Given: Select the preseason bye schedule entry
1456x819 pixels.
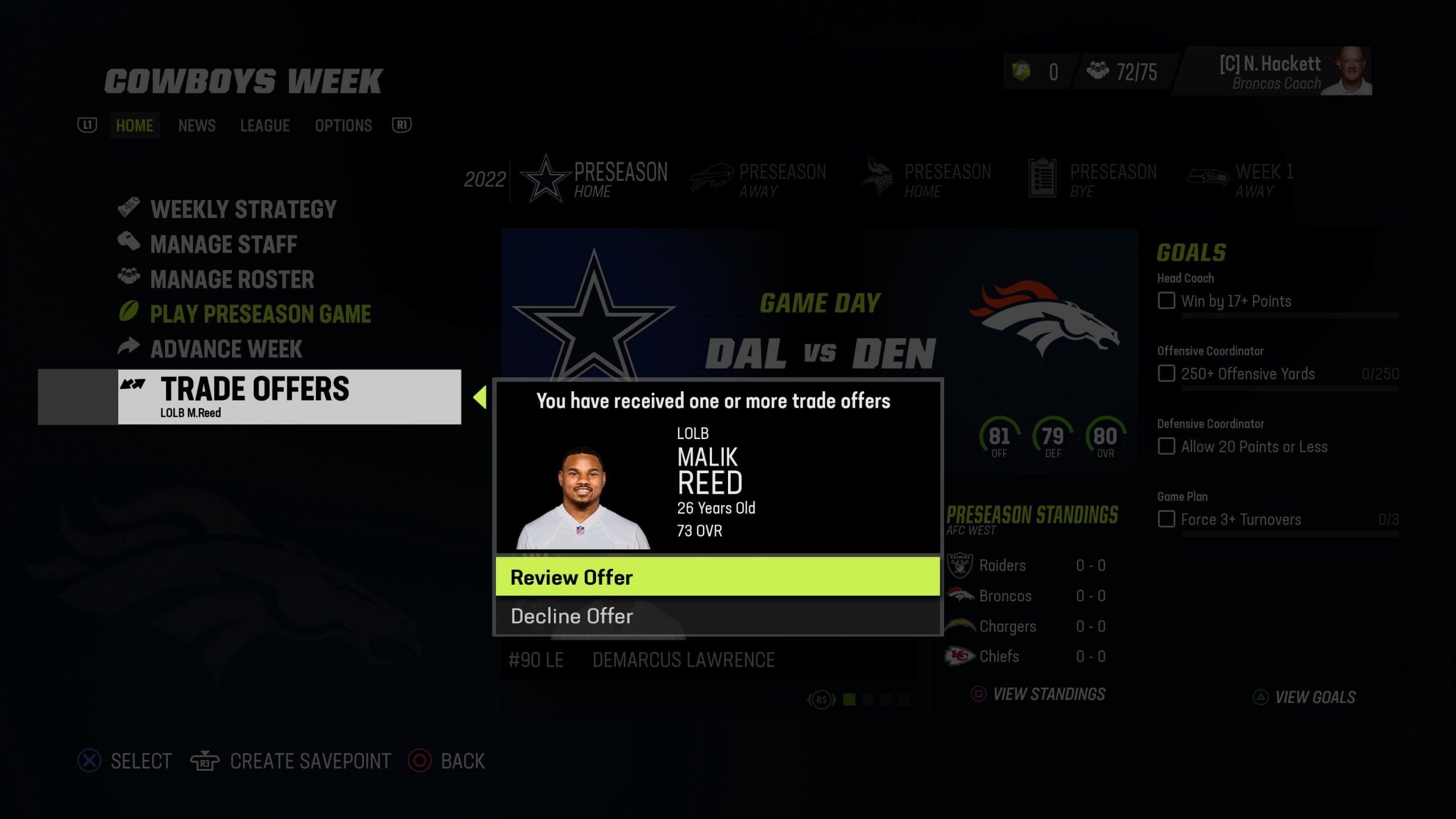Looking at the screenshot, I should (1092, 180).
